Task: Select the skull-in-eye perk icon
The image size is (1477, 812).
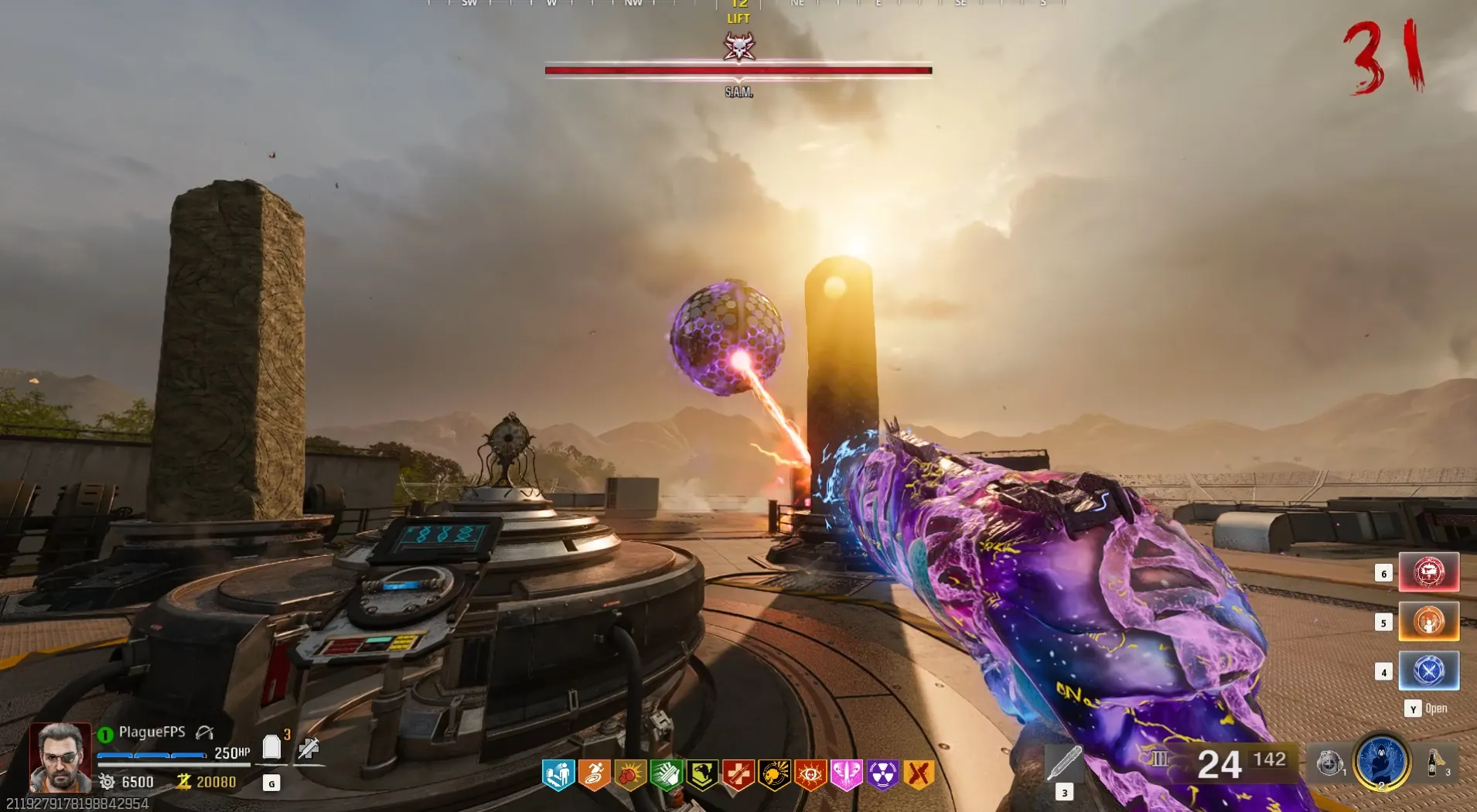Action: pos(810,774)
